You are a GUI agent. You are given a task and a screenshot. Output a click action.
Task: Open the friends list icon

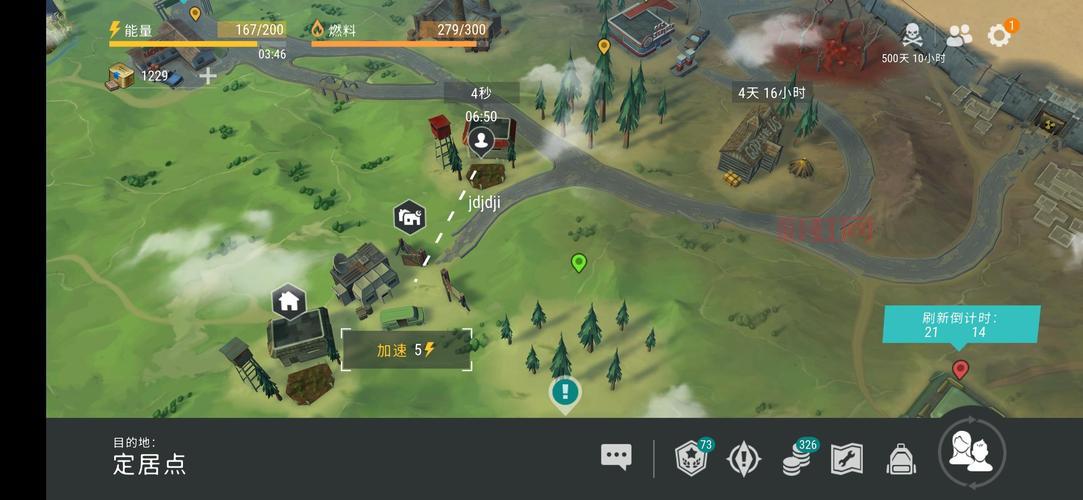[959, 36]
